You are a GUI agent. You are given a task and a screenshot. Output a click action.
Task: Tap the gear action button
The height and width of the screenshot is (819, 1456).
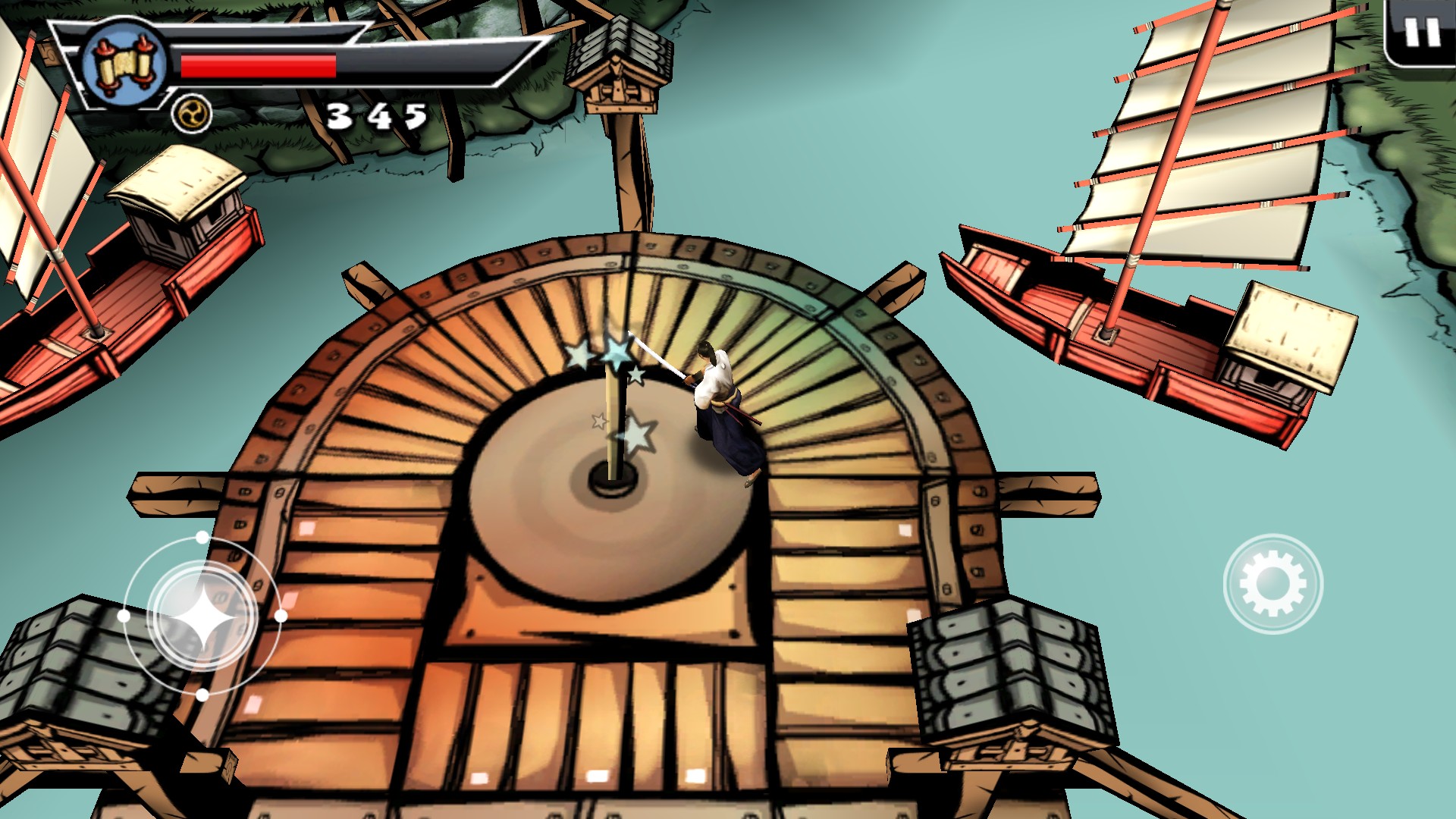pos(1272,584)
